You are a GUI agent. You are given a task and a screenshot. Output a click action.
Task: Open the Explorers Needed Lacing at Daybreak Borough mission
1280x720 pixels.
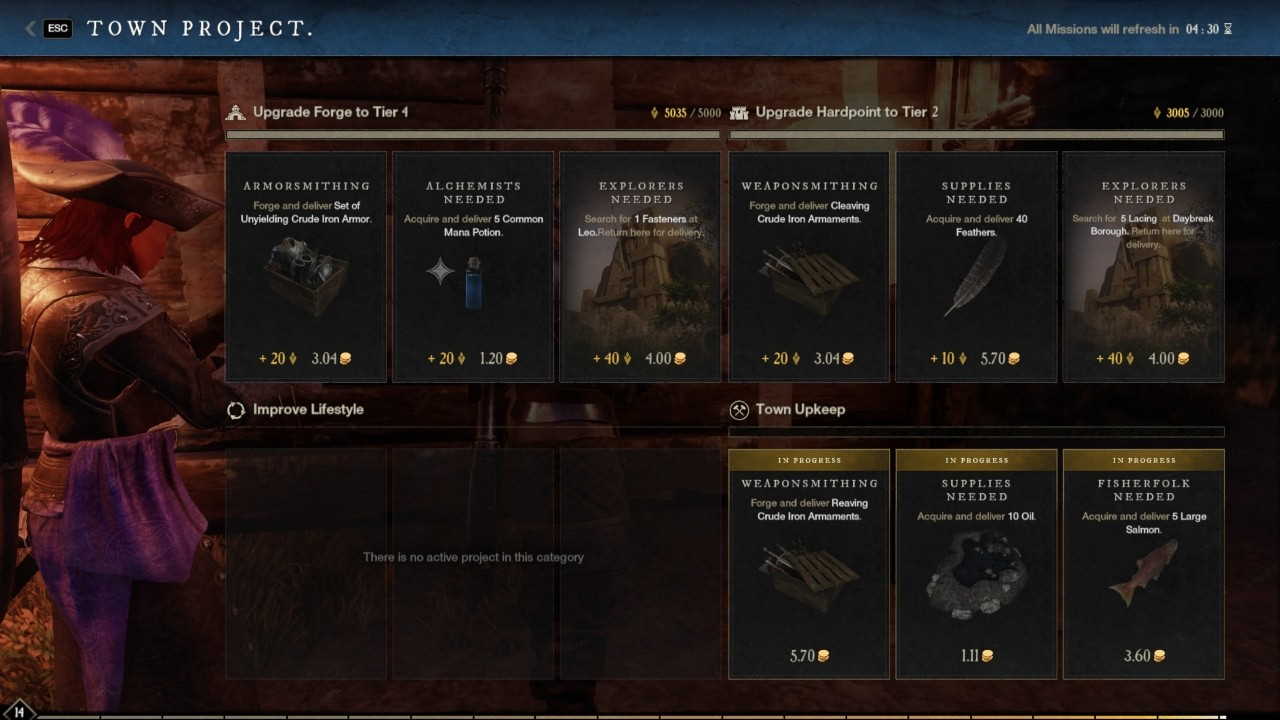pos(1144,267)
